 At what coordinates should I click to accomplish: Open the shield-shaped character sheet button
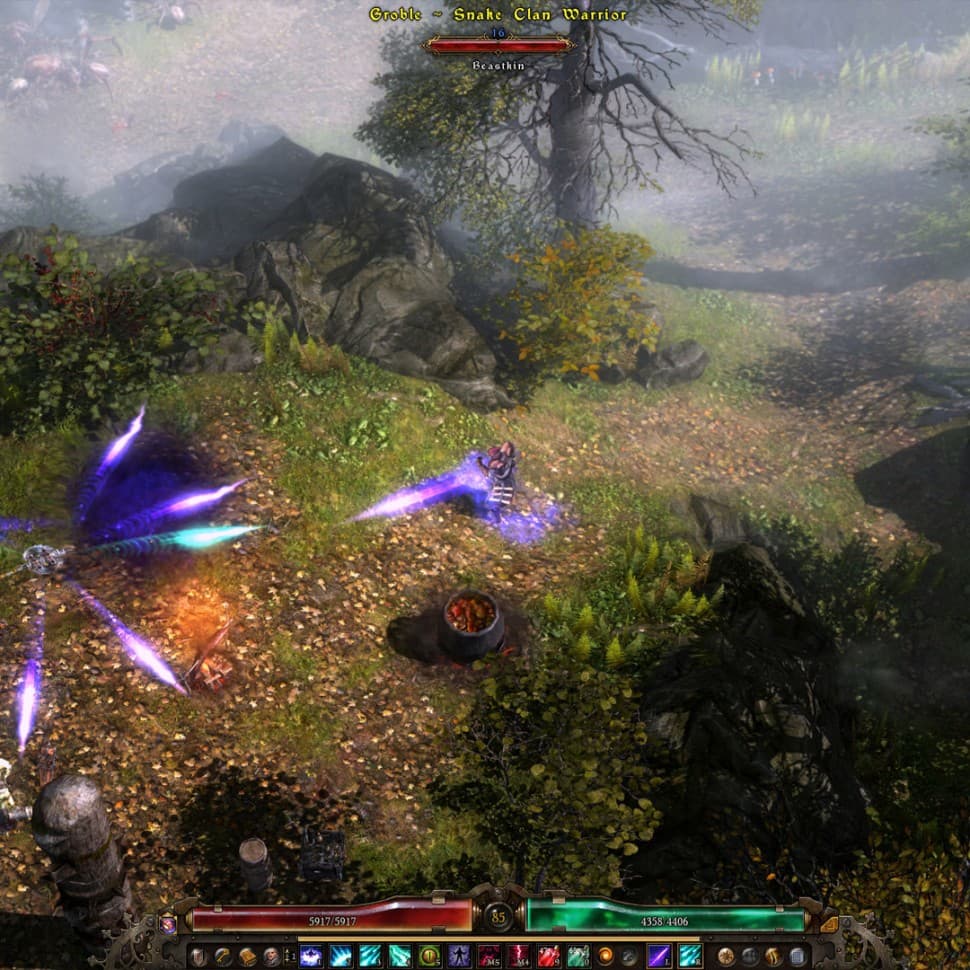199,957
